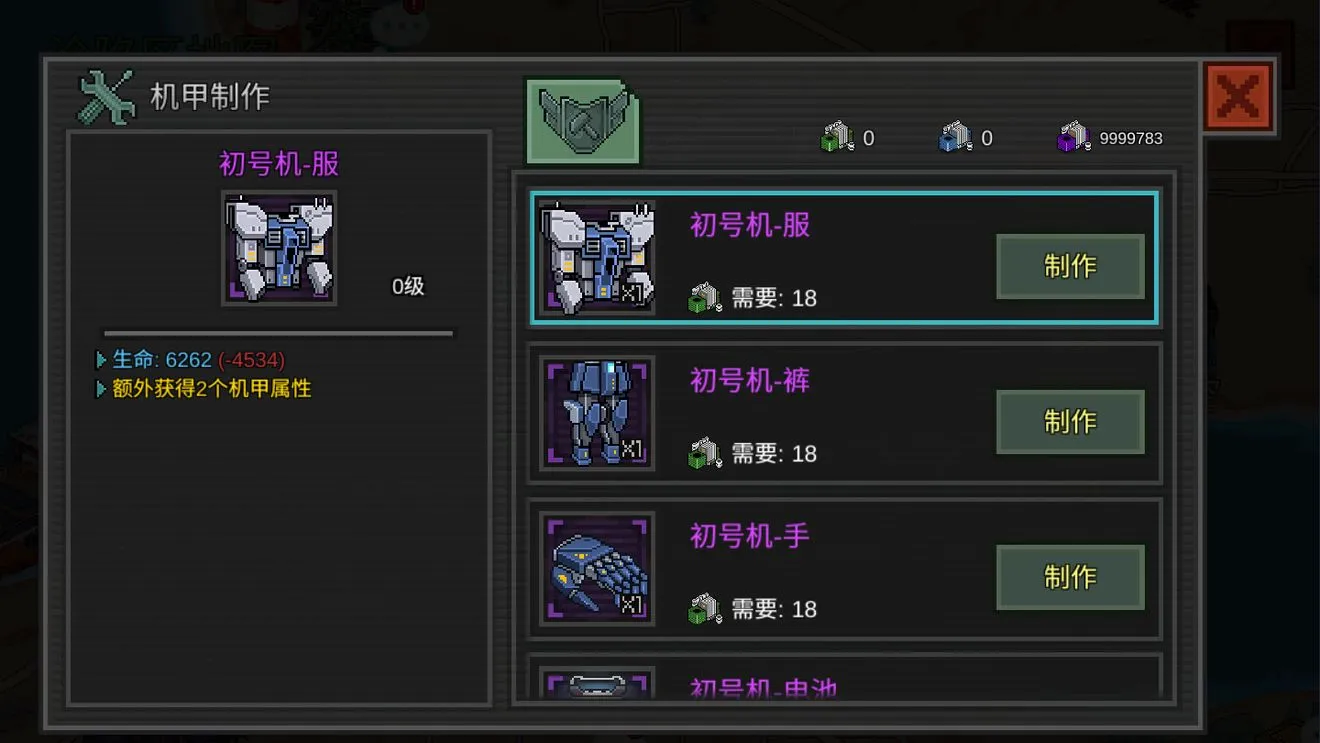This screenshot has width=1320, height=743.
Task: Select the 初号机-服 torso armor icon
Action: [x=597, y=258]
